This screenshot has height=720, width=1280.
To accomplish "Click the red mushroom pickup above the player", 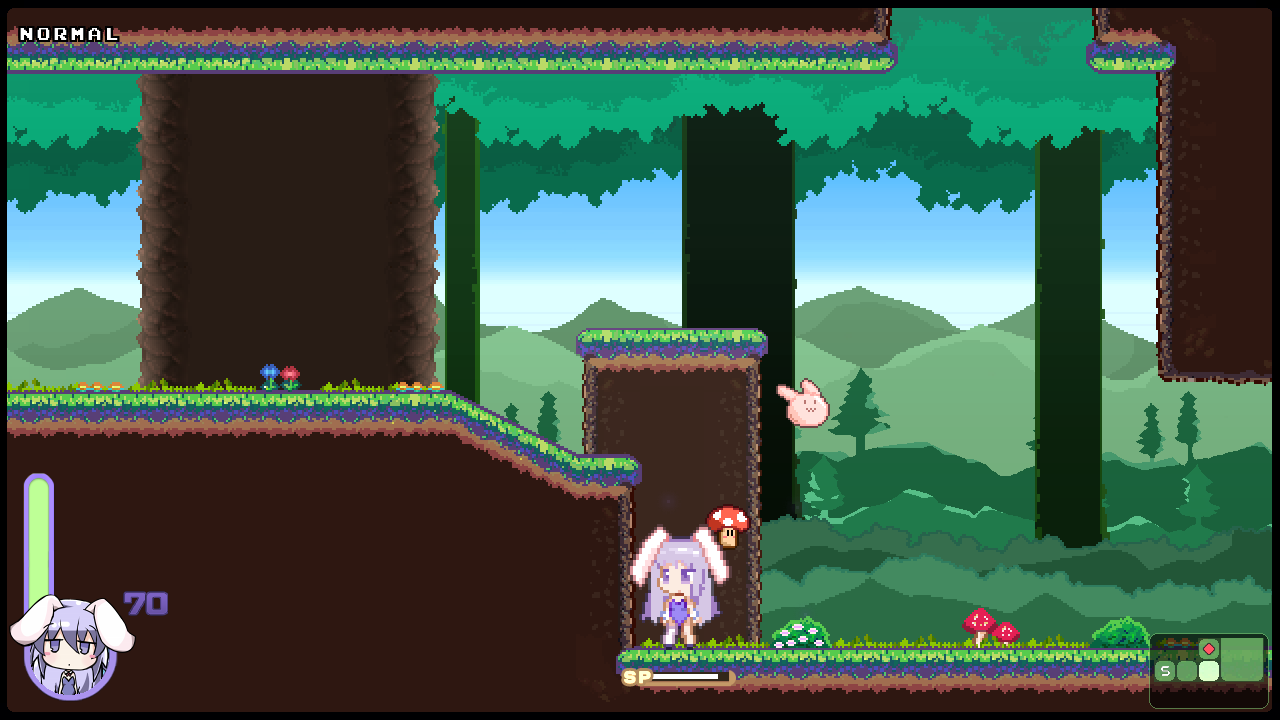I will click(x=728, y=523).
